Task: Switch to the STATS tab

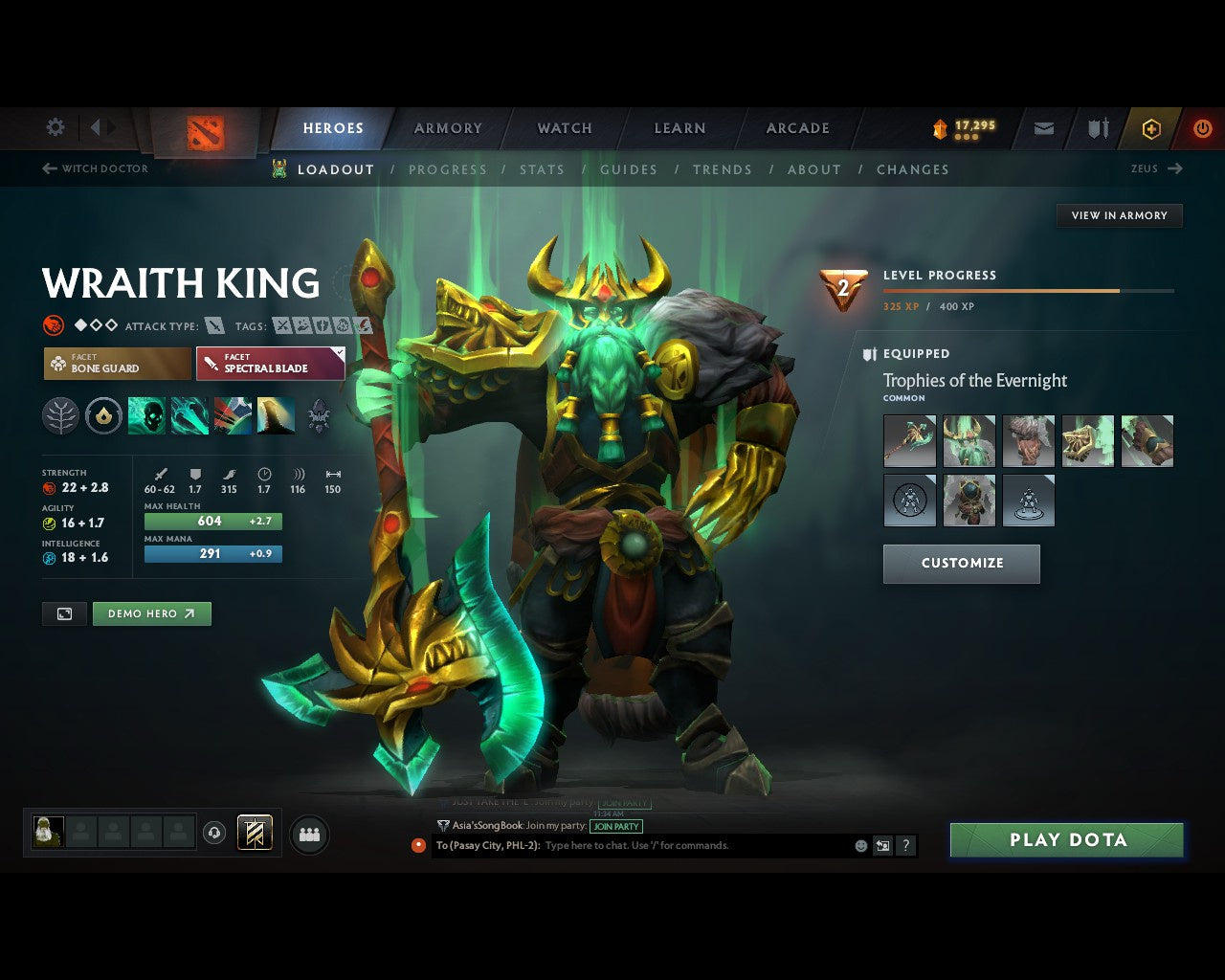Action: [542, 169]
